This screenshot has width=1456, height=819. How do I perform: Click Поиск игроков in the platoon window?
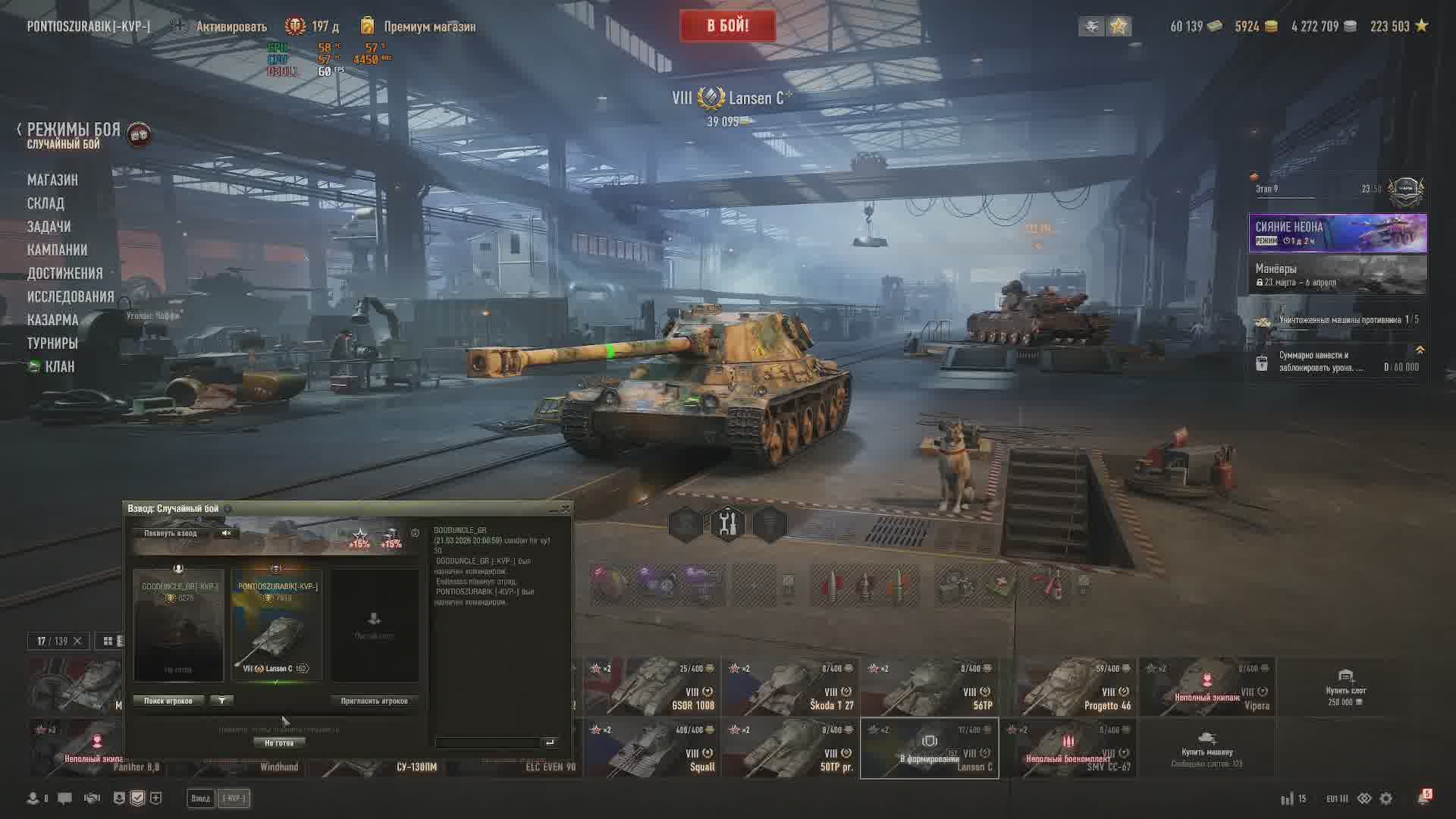[168, 701]
